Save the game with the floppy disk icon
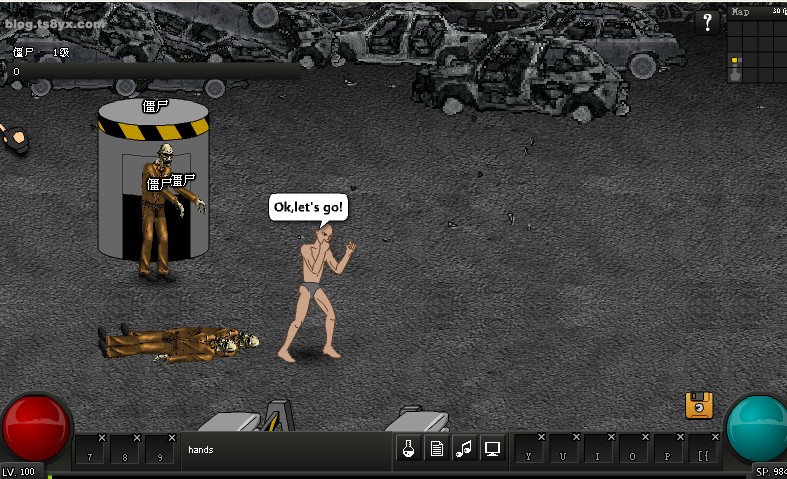The width and height of the screenshot is (787, 479). point(699,405)
